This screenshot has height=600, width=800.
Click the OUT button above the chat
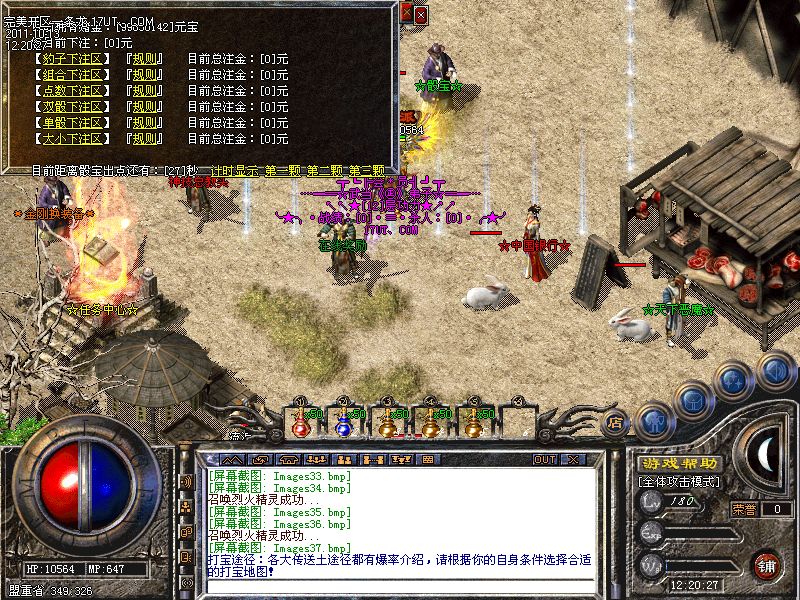click(x=544, y=459)
